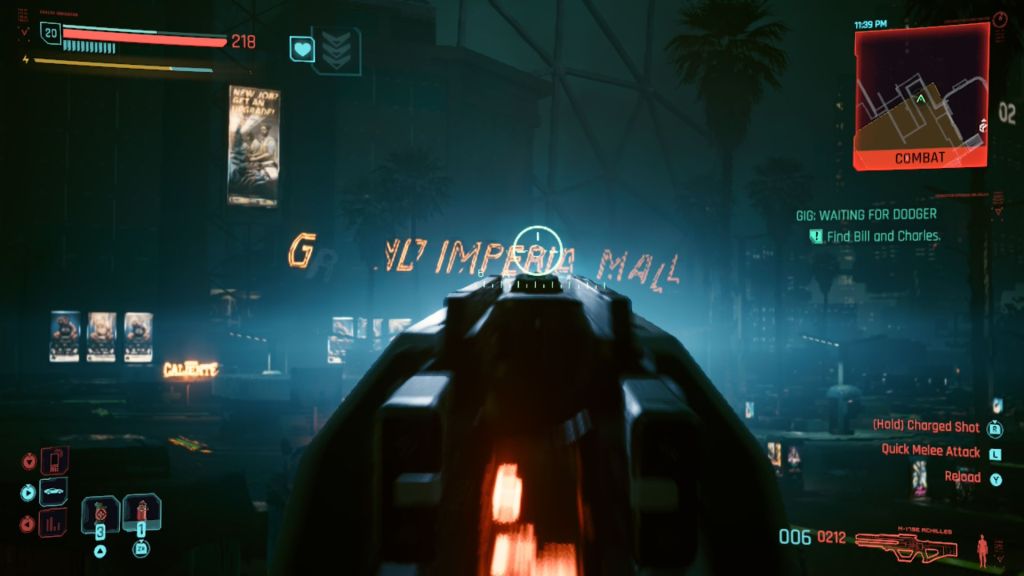Click the character stance silhouette icon
Screen dimensions: 1024x576
pos(983,547)
